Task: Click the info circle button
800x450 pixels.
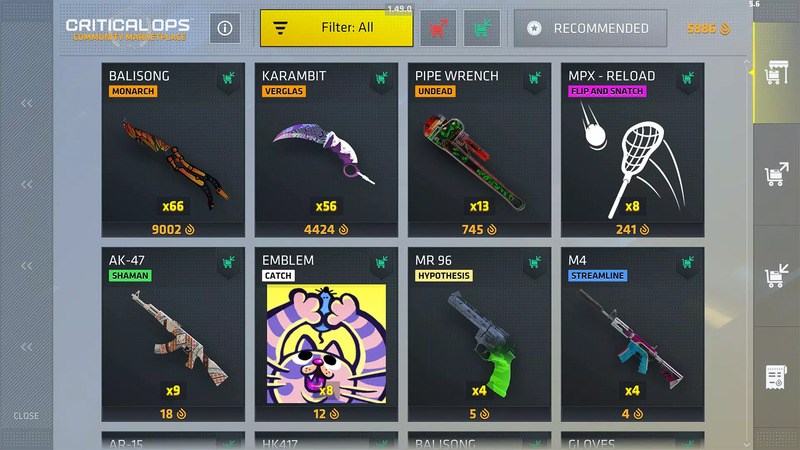Action: pyautogui.click(x=225, y=28)
